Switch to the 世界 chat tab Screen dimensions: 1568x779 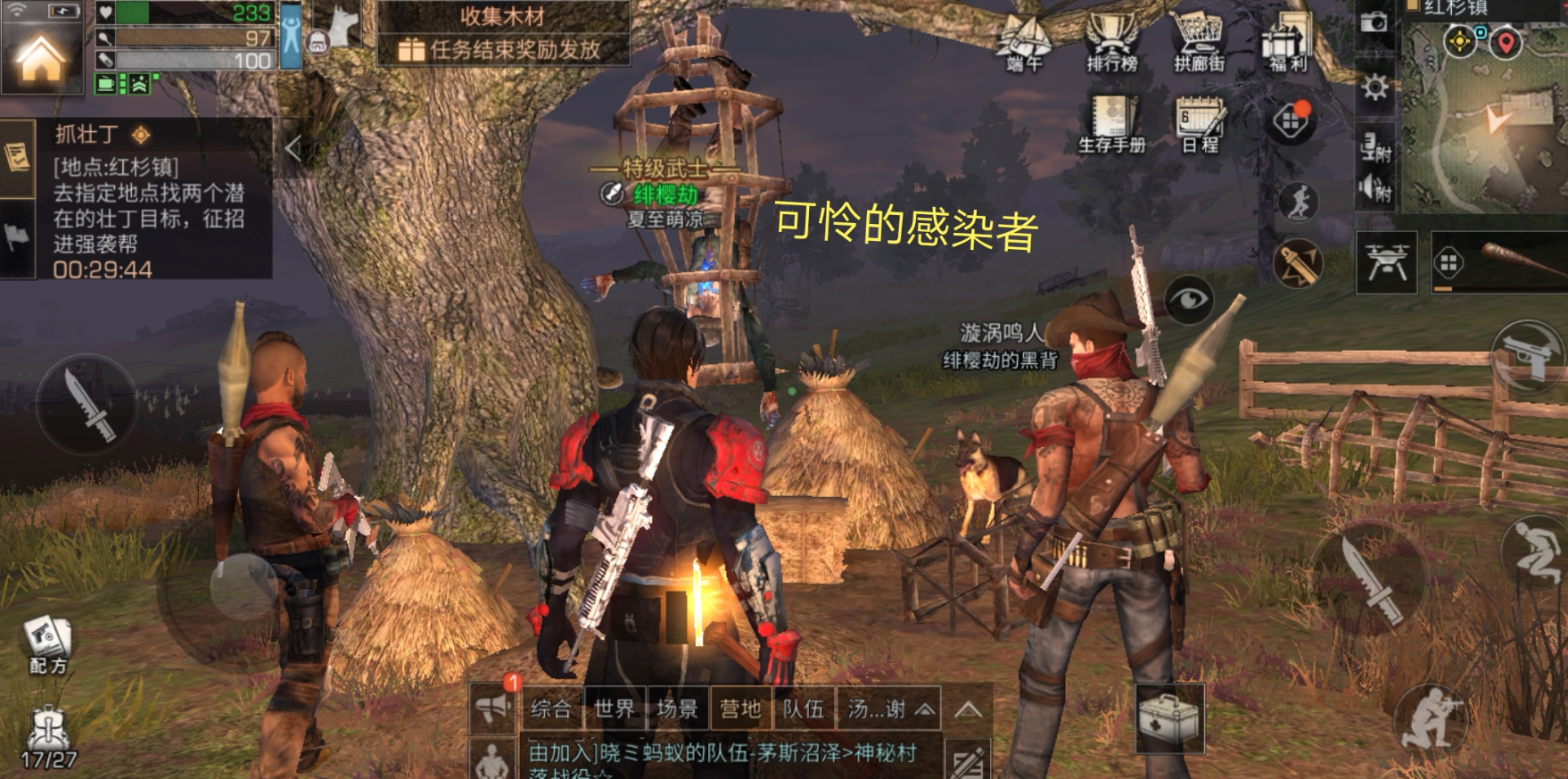click(615, 709)
